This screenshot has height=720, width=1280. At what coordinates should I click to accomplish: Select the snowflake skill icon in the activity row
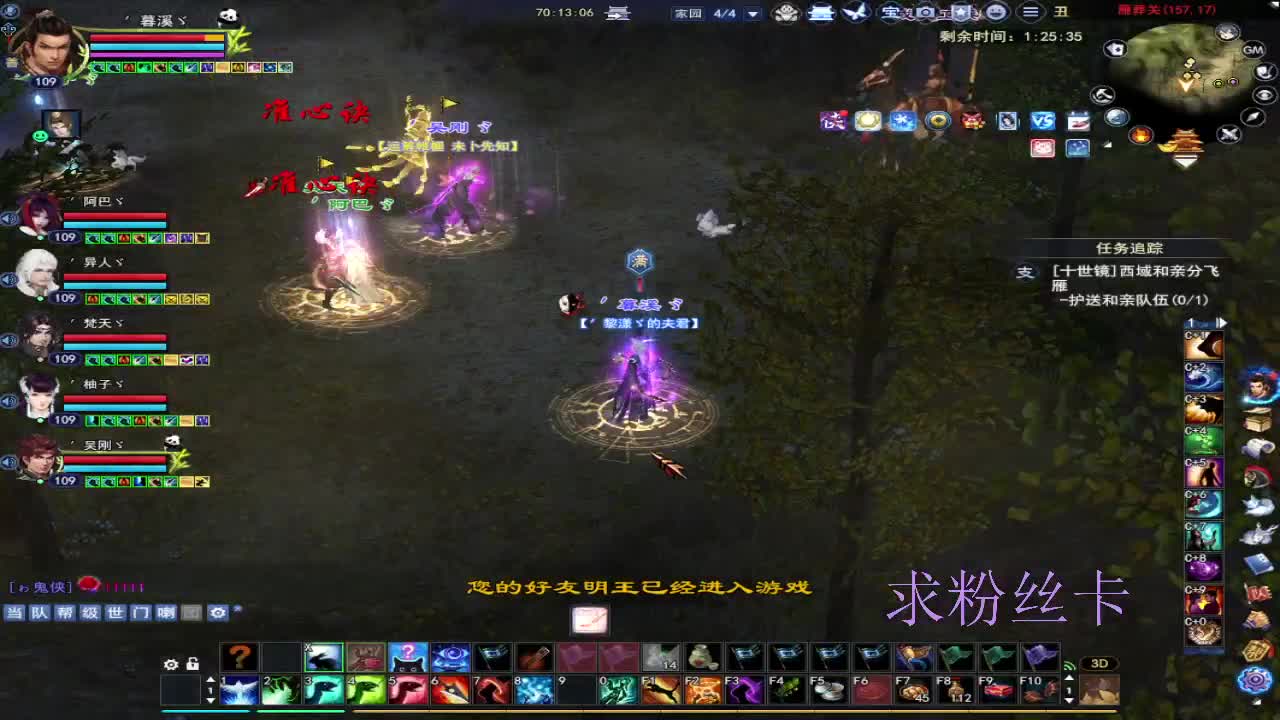[904, 122]
